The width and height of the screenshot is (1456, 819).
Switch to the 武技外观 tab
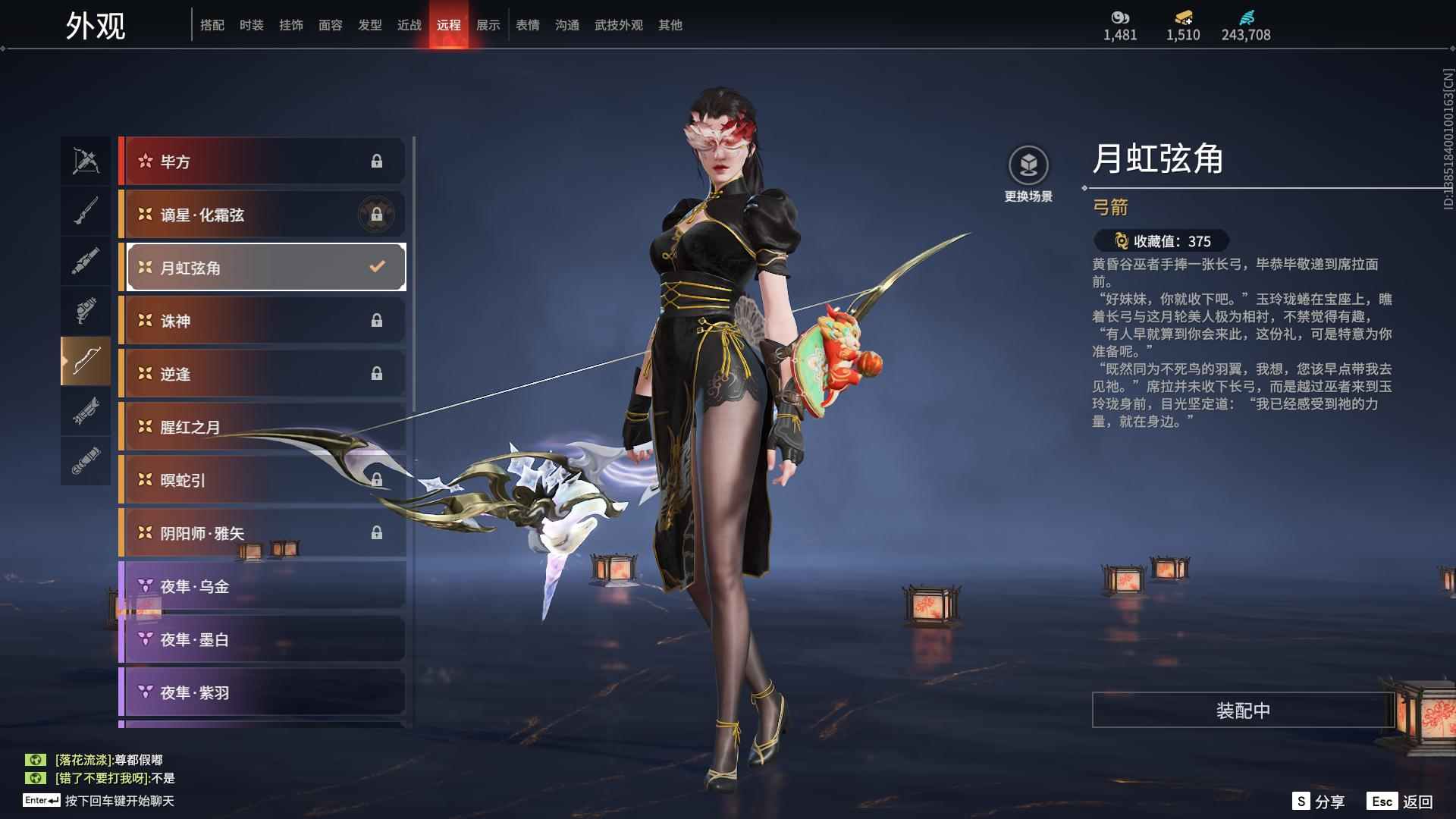617,24
